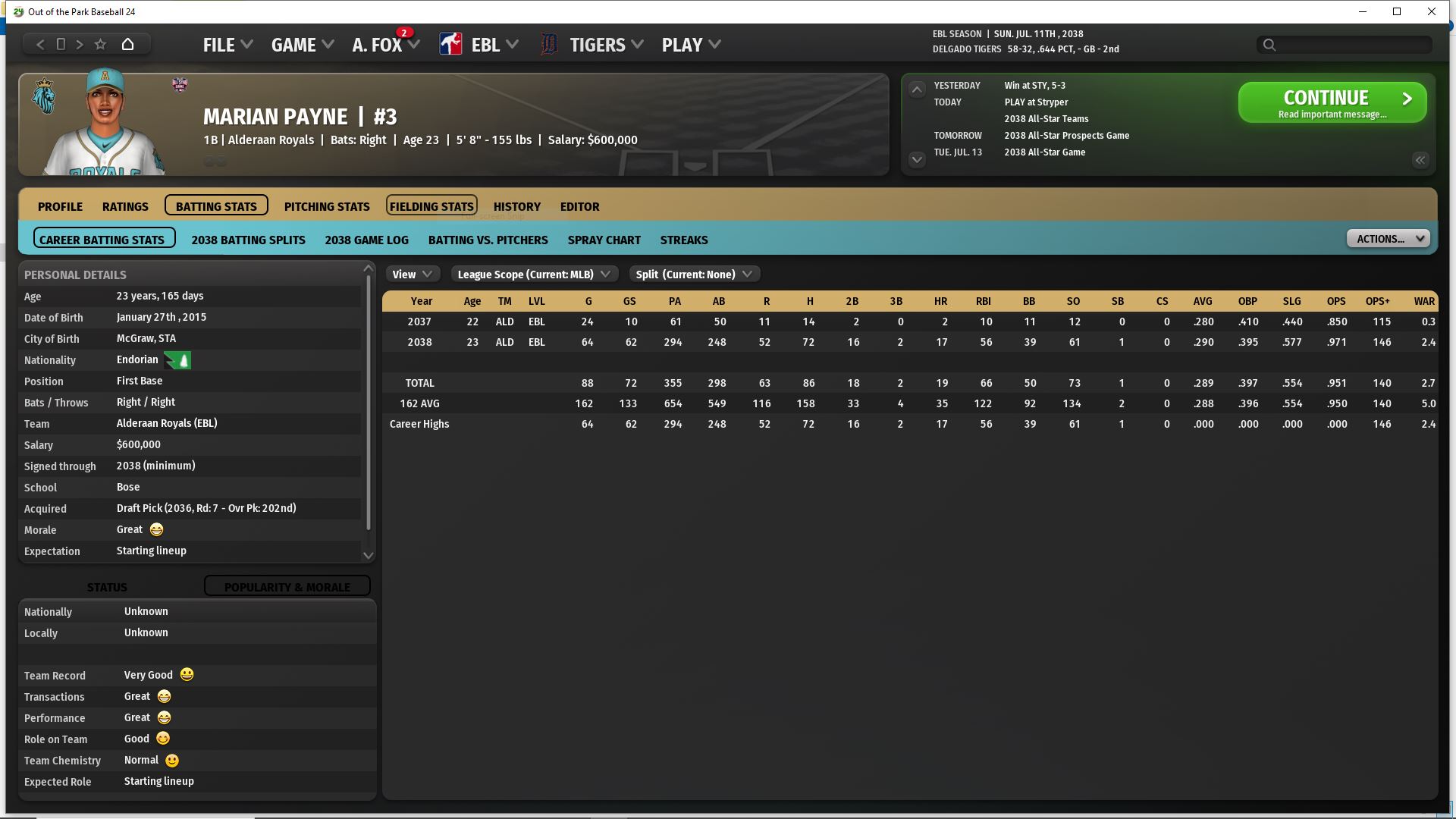
Task: Open the League Scope dropdown
Action: [534, 275]
